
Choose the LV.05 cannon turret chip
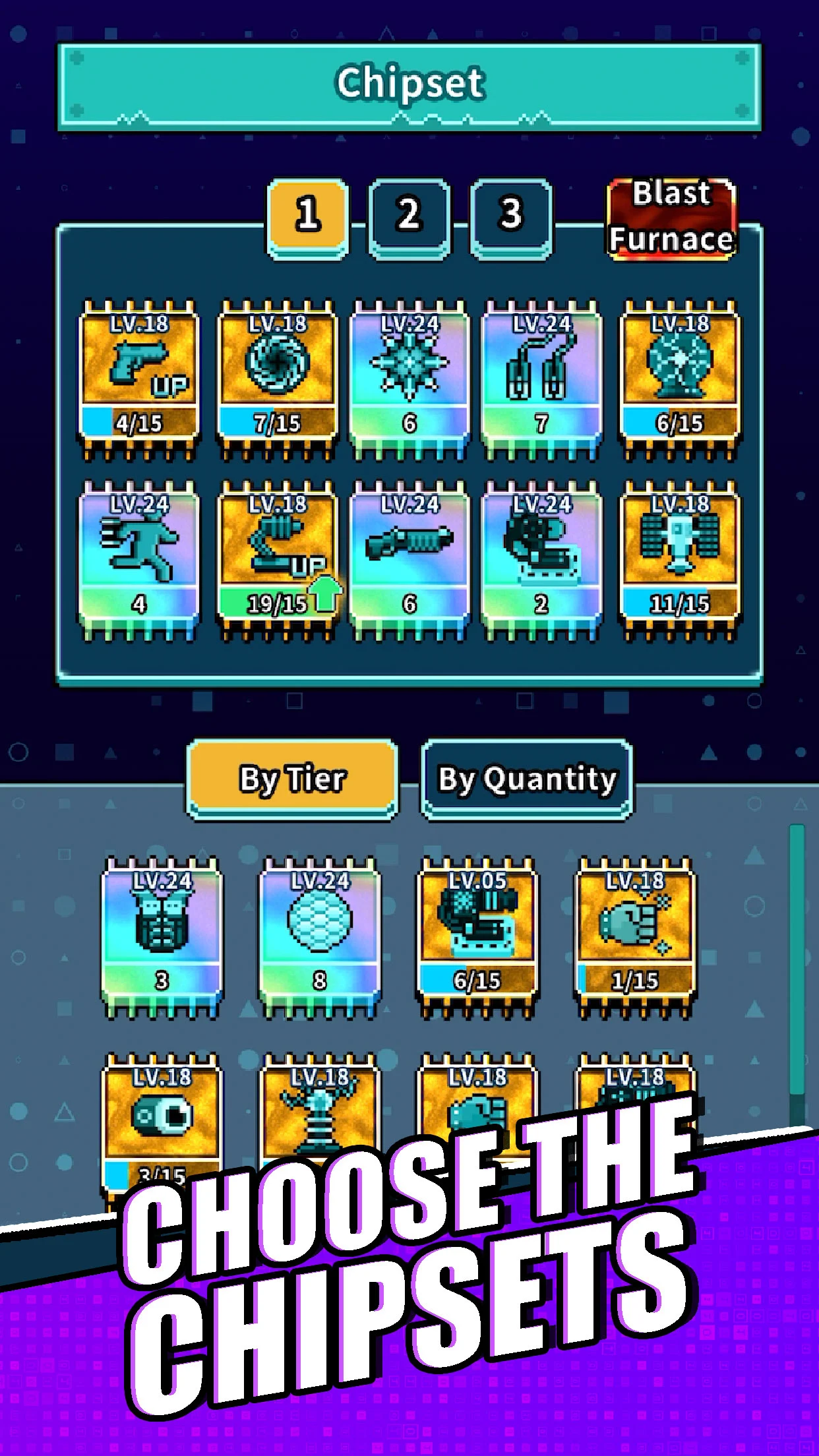(x=477, y=935)
